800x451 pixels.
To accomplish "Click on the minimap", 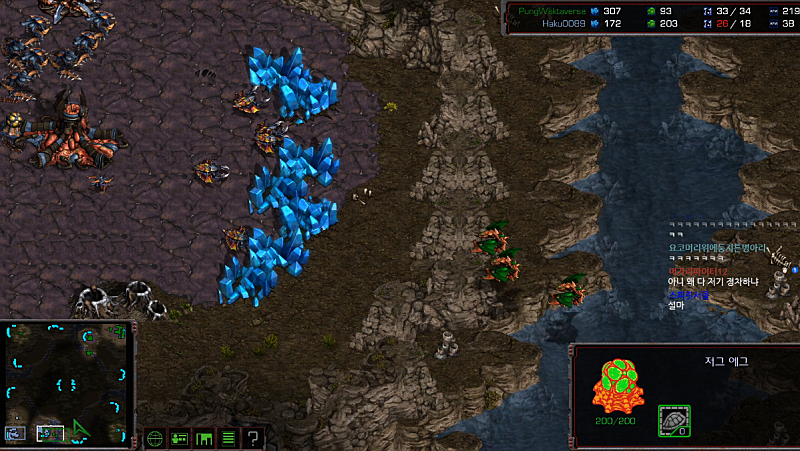I will [x=68, y=381].
